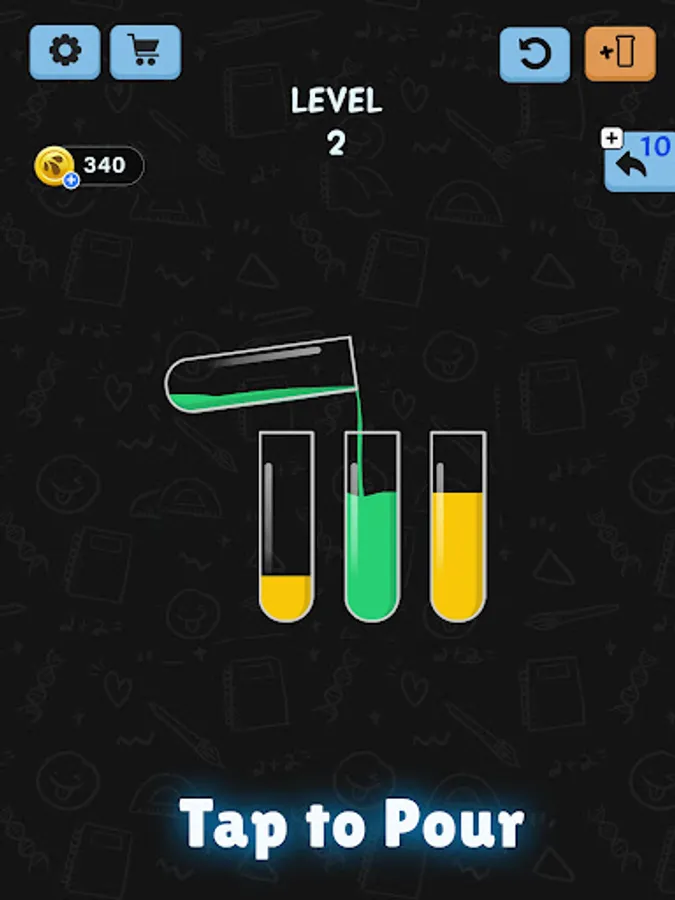Tap the plus badge on the coin counter
The image size is (675, 900).
point(71,181)
